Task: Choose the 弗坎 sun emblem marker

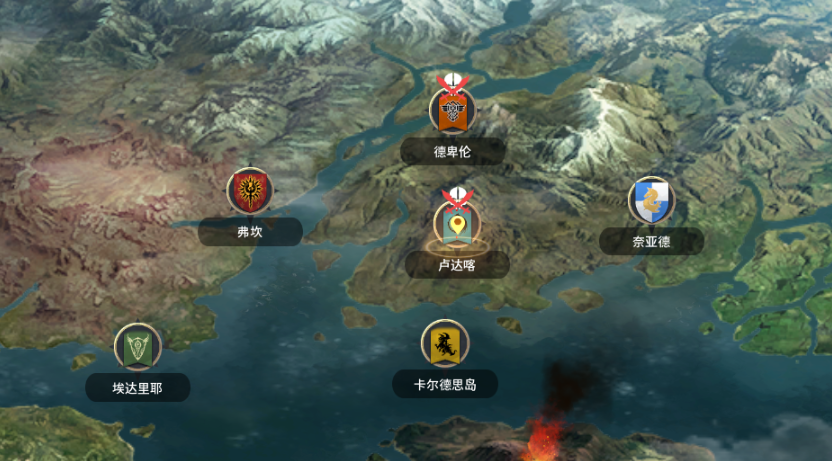Action: click(x=249, y=190)
